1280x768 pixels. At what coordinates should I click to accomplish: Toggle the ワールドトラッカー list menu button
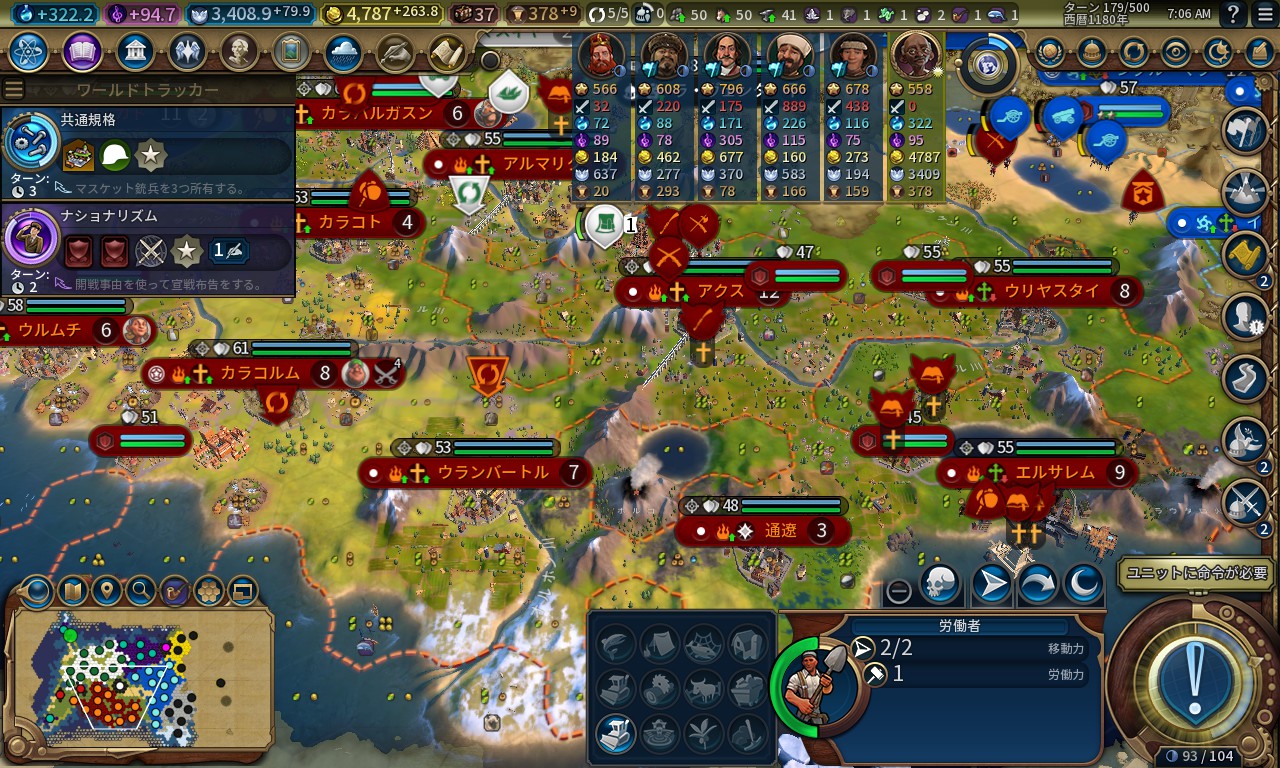(x=14, y=90)
